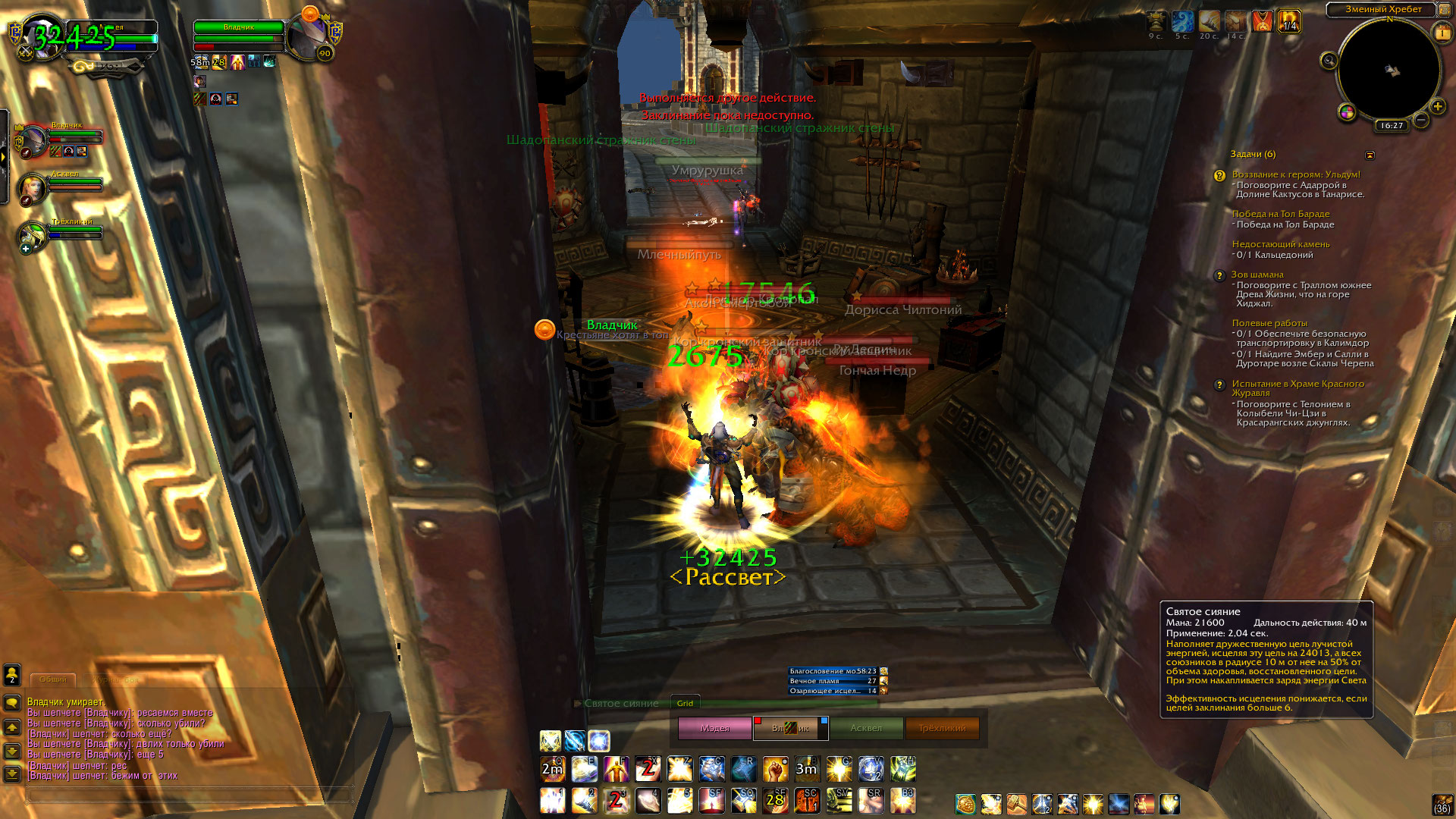1456x819 pixels.
Task: Select Мэдея in the Grid raid frames
Action: 714,728
